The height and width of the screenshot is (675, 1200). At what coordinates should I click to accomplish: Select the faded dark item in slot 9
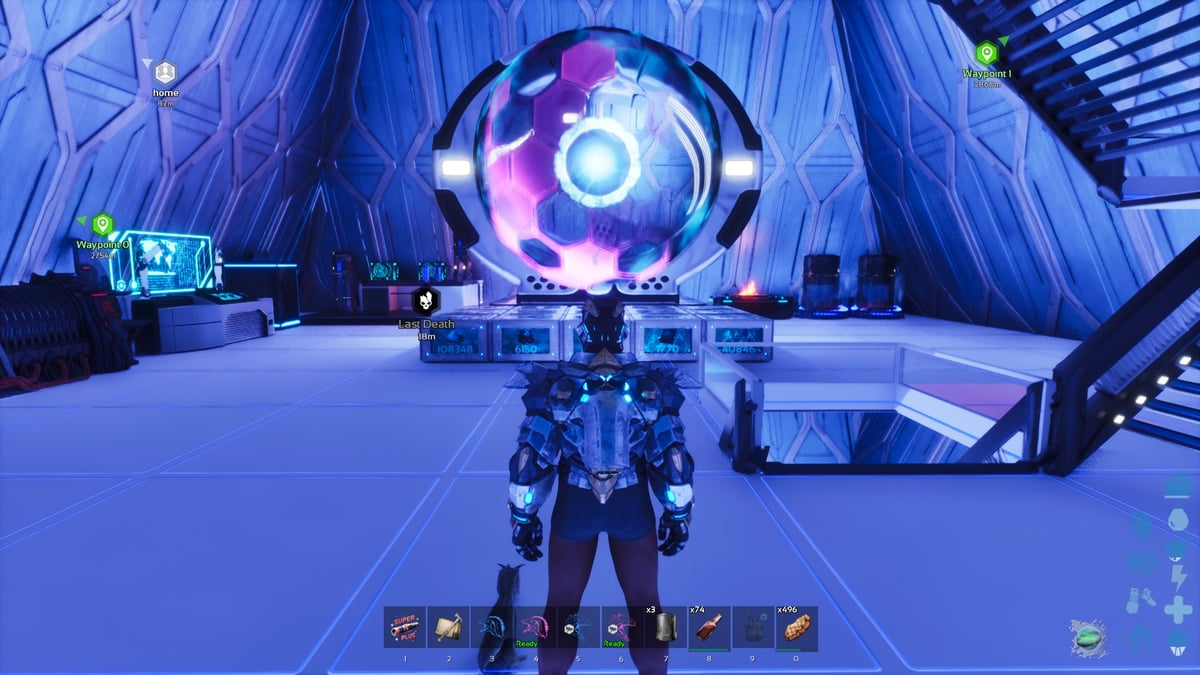752,627
